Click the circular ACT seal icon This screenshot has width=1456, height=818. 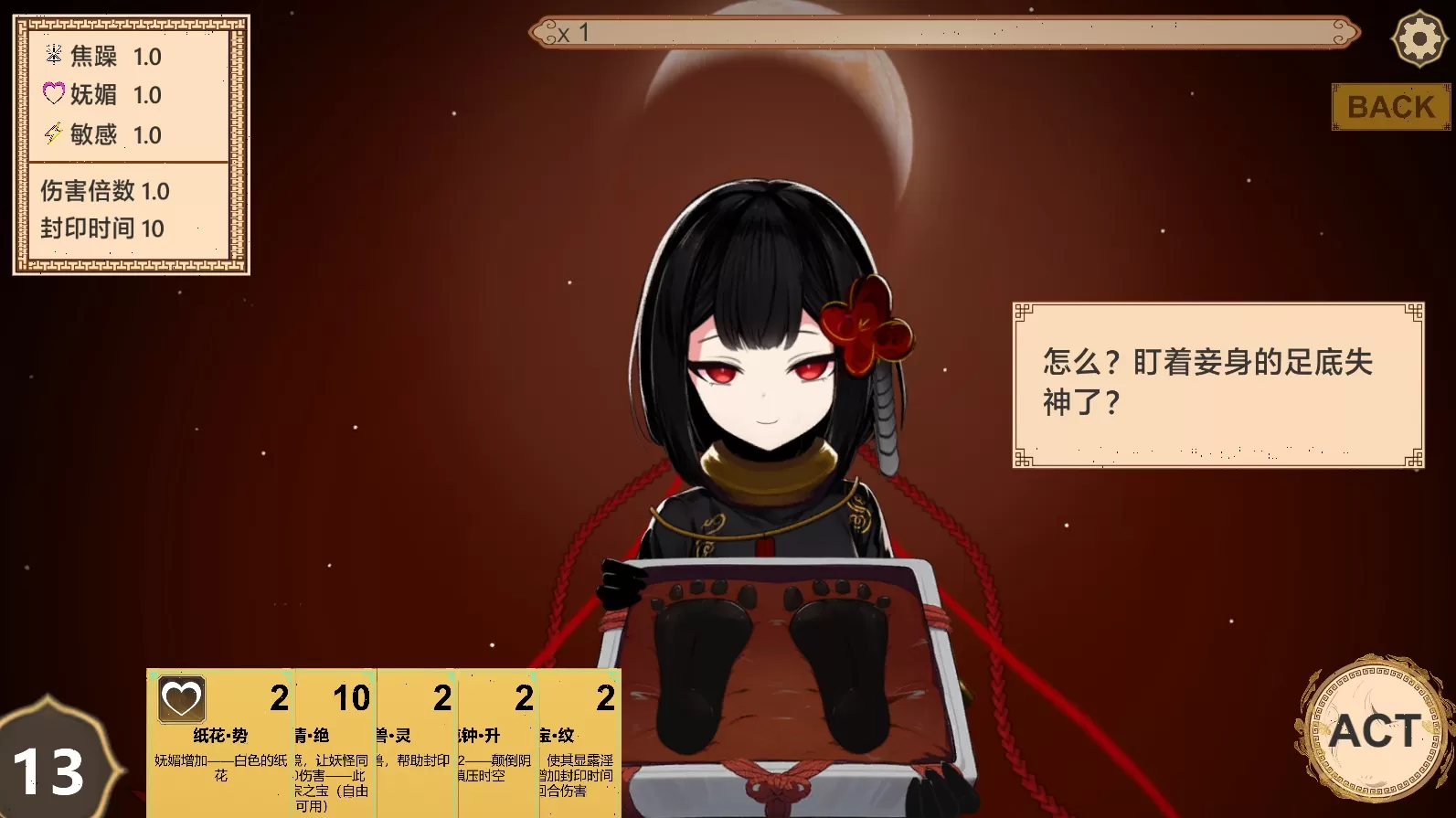tap(1375, 731)
